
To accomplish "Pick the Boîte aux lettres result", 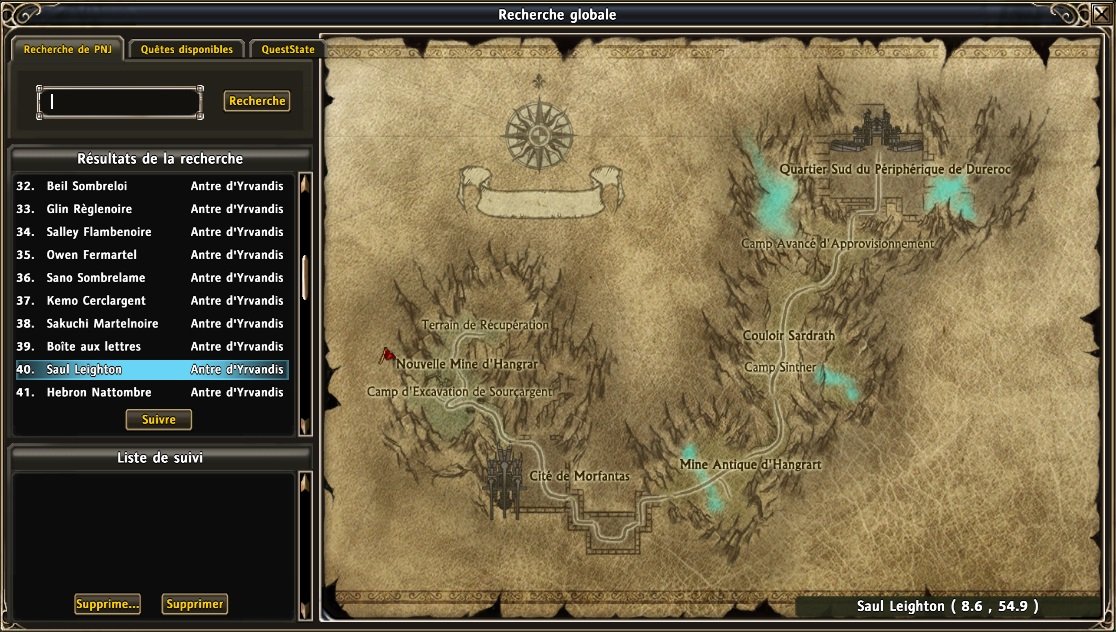I will (x=150, y=347).
